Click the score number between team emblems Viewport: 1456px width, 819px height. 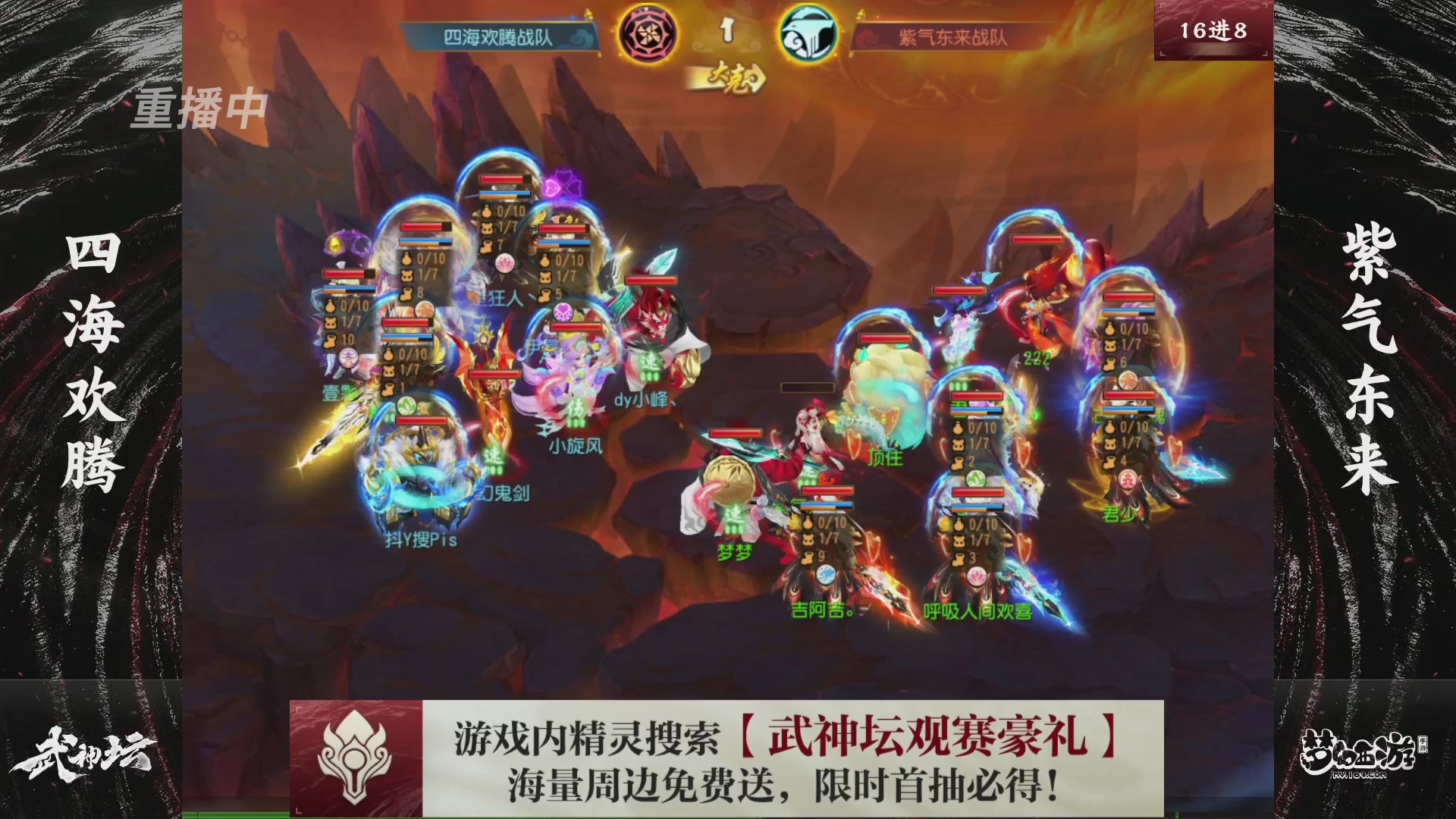(728, 32)
